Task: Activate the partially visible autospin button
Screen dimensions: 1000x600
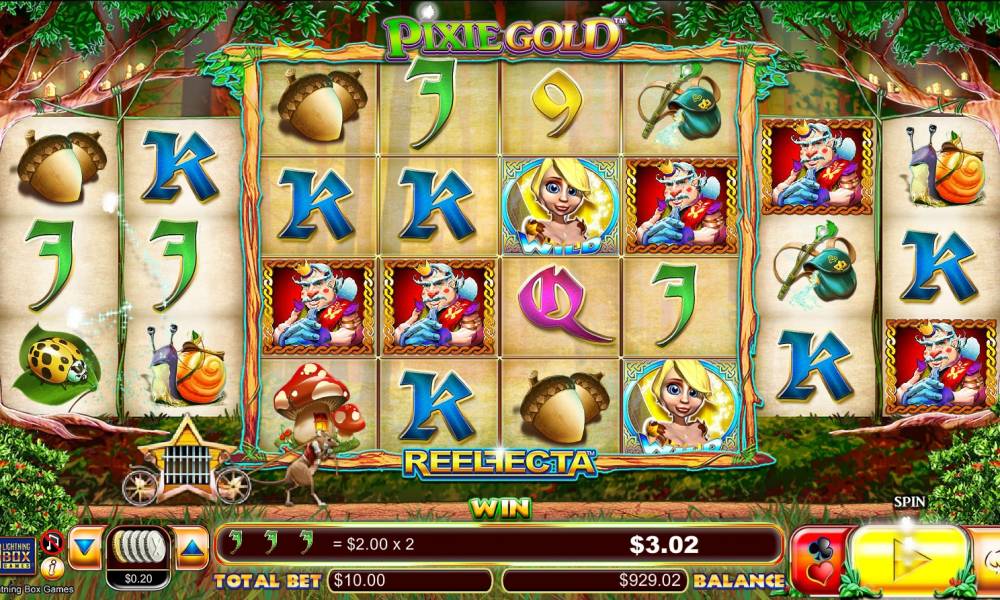Action: (988, 560)
